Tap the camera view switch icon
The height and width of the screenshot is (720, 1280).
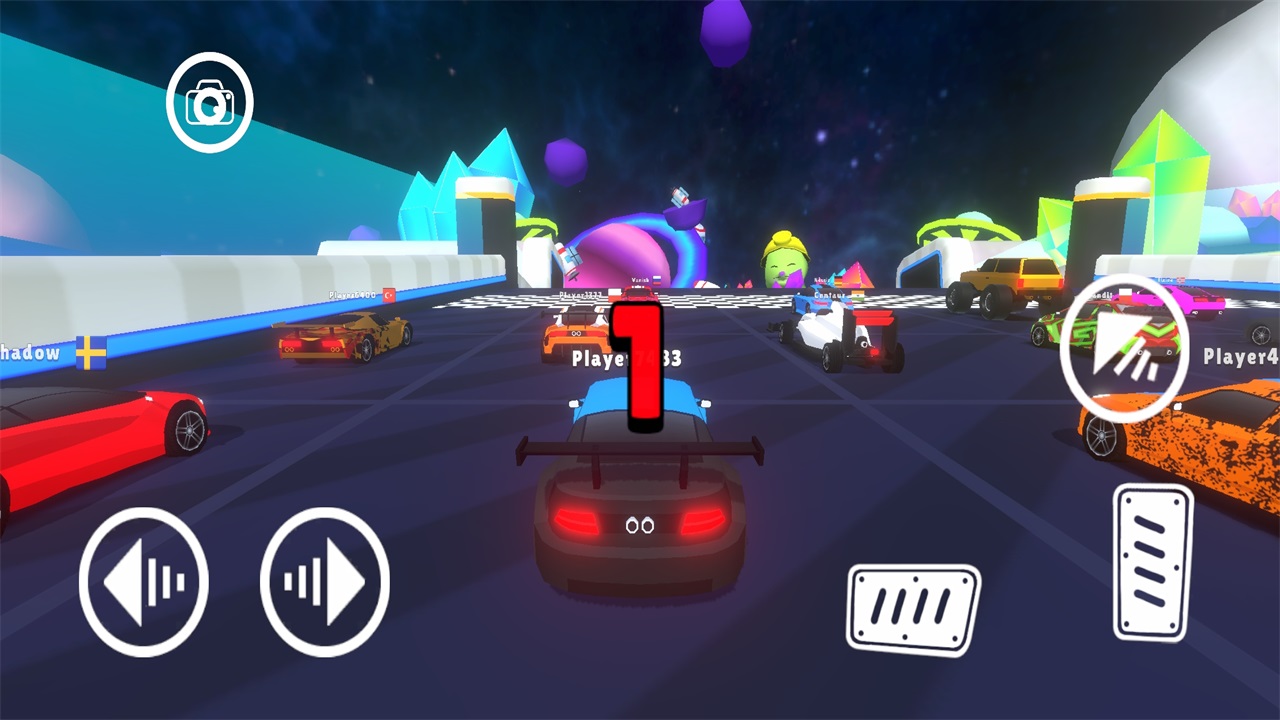210,102
